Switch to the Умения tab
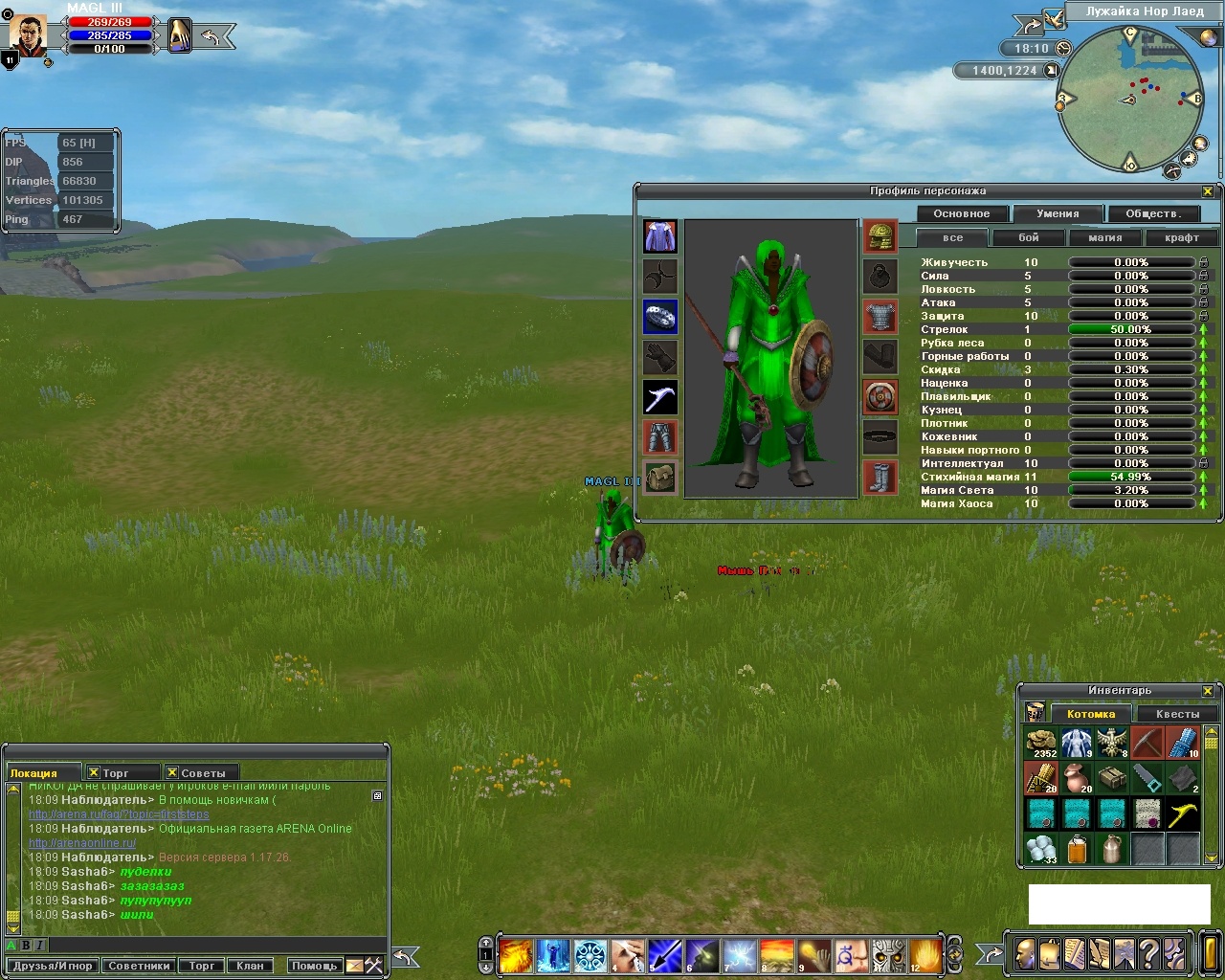1225x980 pixels. [x=1058, y=213]
